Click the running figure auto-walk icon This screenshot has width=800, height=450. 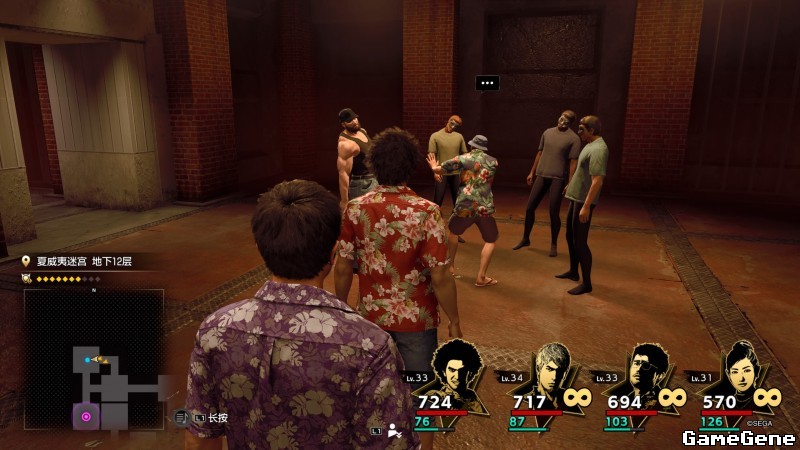395,430
